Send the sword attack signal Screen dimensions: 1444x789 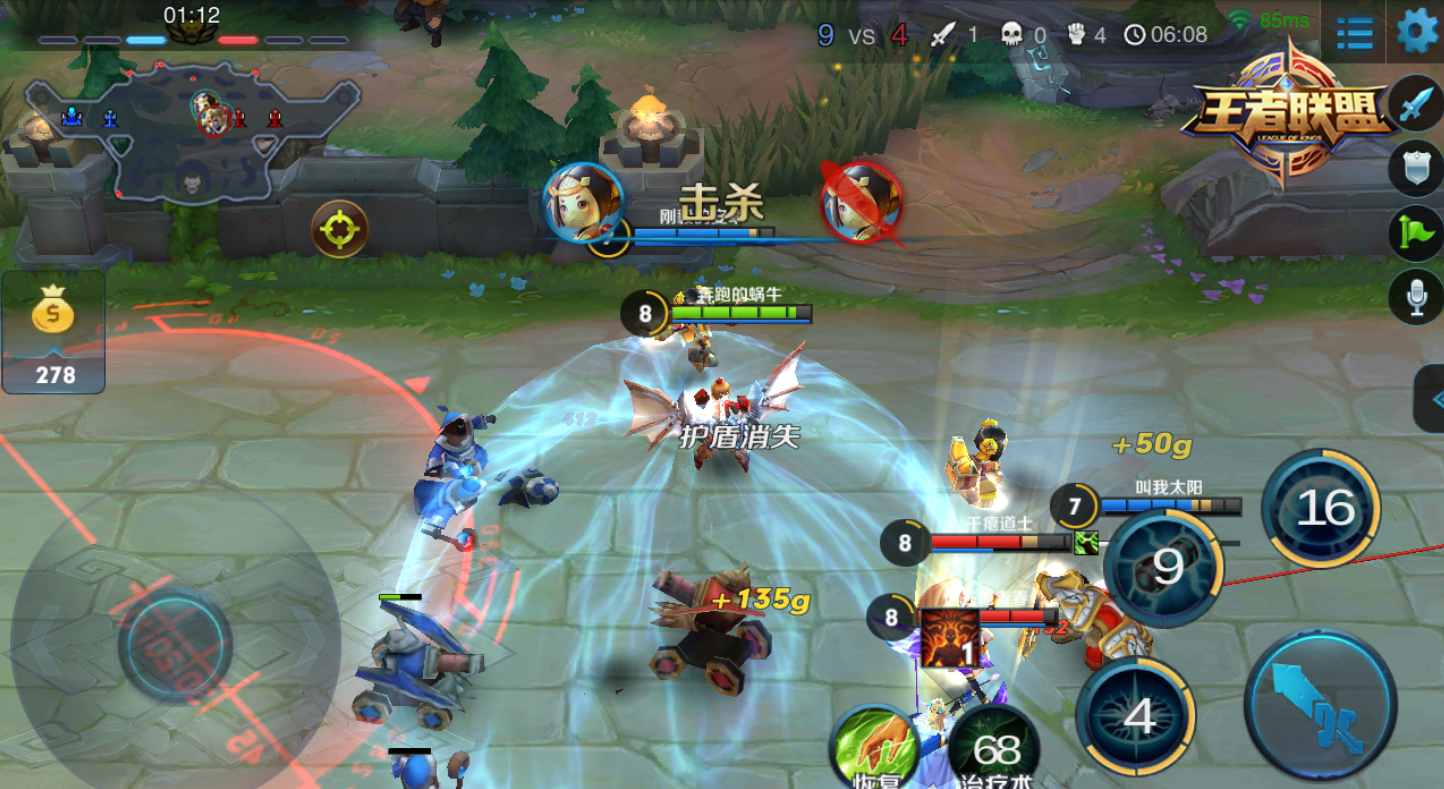1416,104
